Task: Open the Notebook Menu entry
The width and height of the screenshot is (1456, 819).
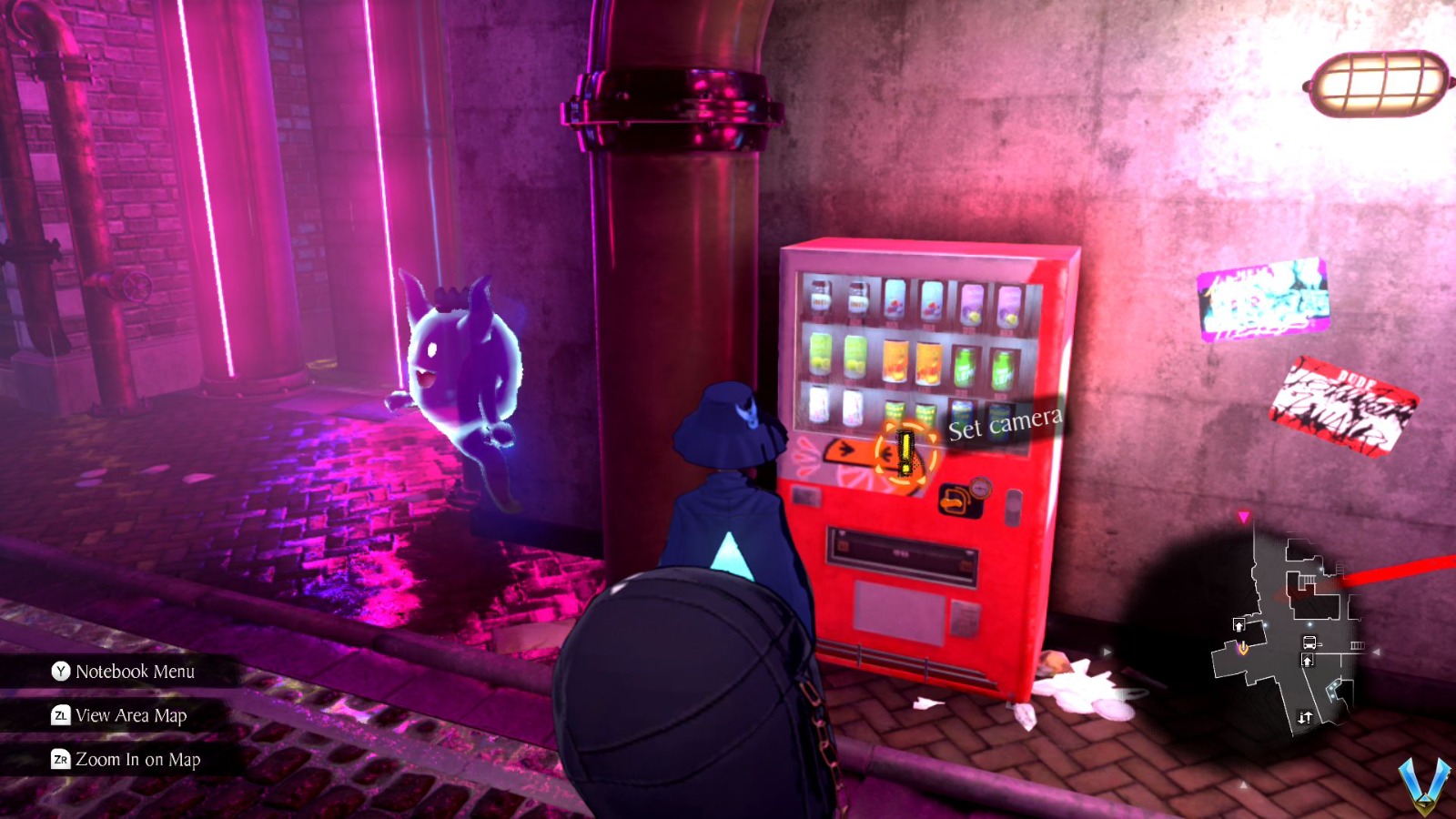Action: pyautogui.click(x=136, y=672)
